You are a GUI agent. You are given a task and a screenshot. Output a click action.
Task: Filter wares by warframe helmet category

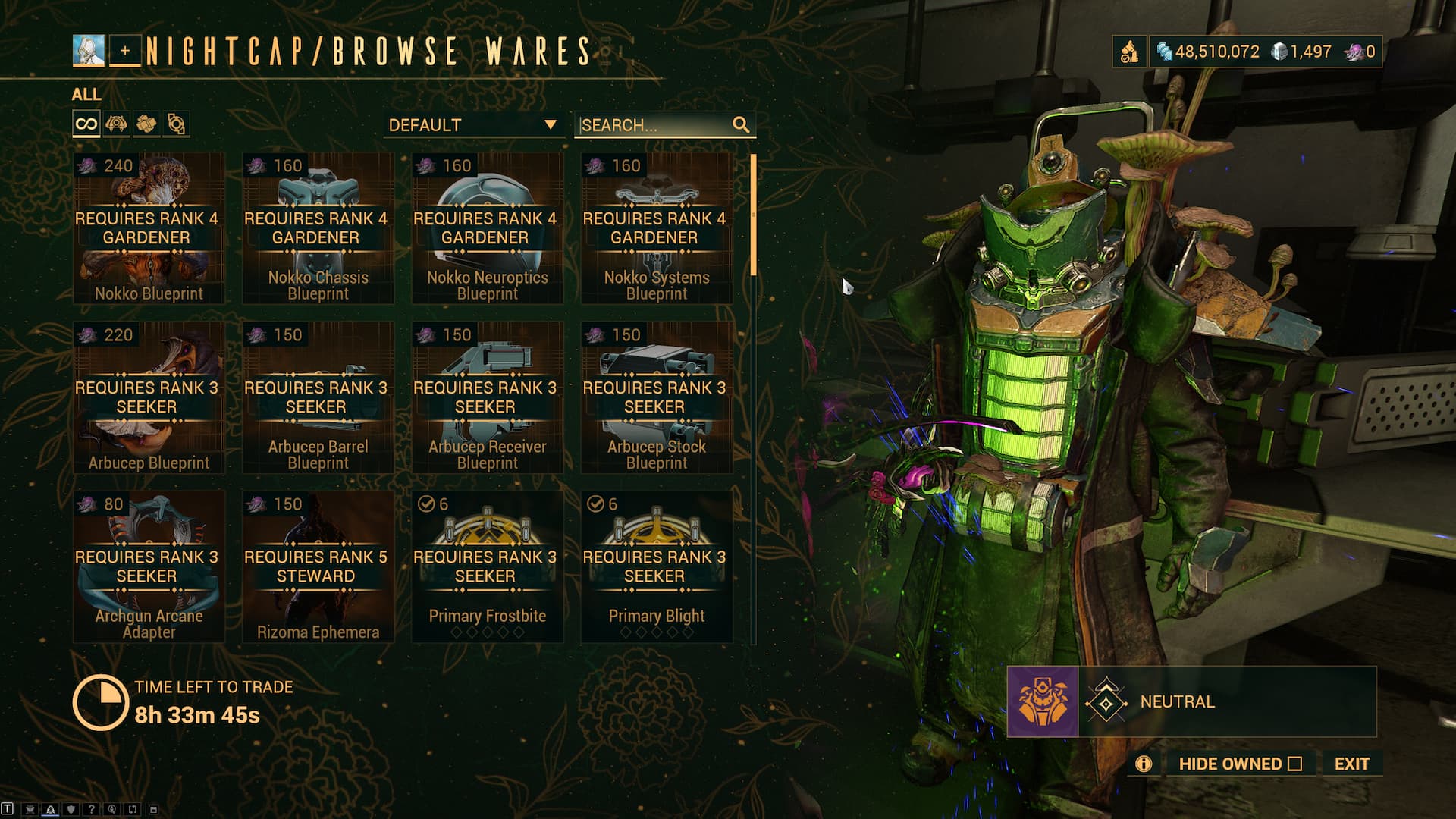point(116,124)
